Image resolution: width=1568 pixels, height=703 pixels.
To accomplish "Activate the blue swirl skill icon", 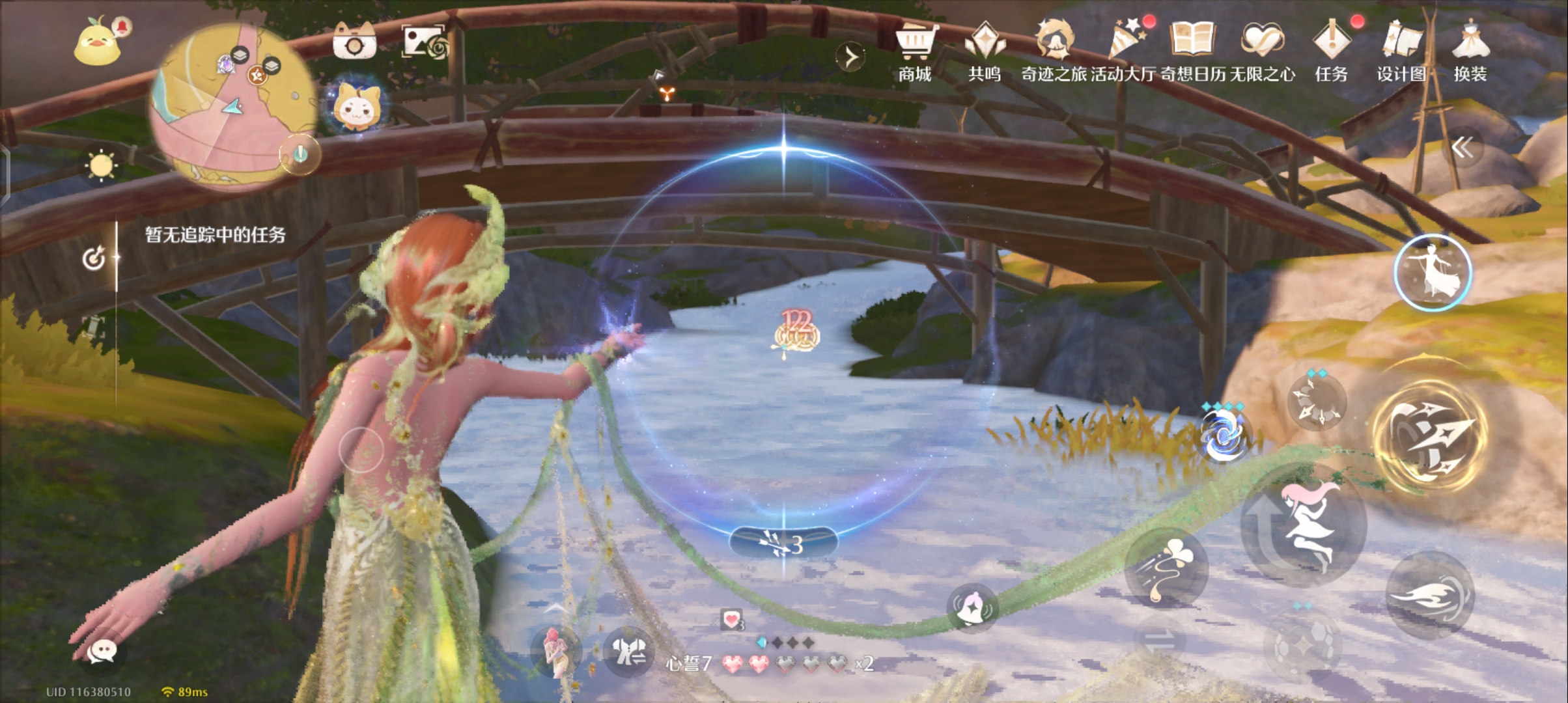I will [x=1223, y=436].
